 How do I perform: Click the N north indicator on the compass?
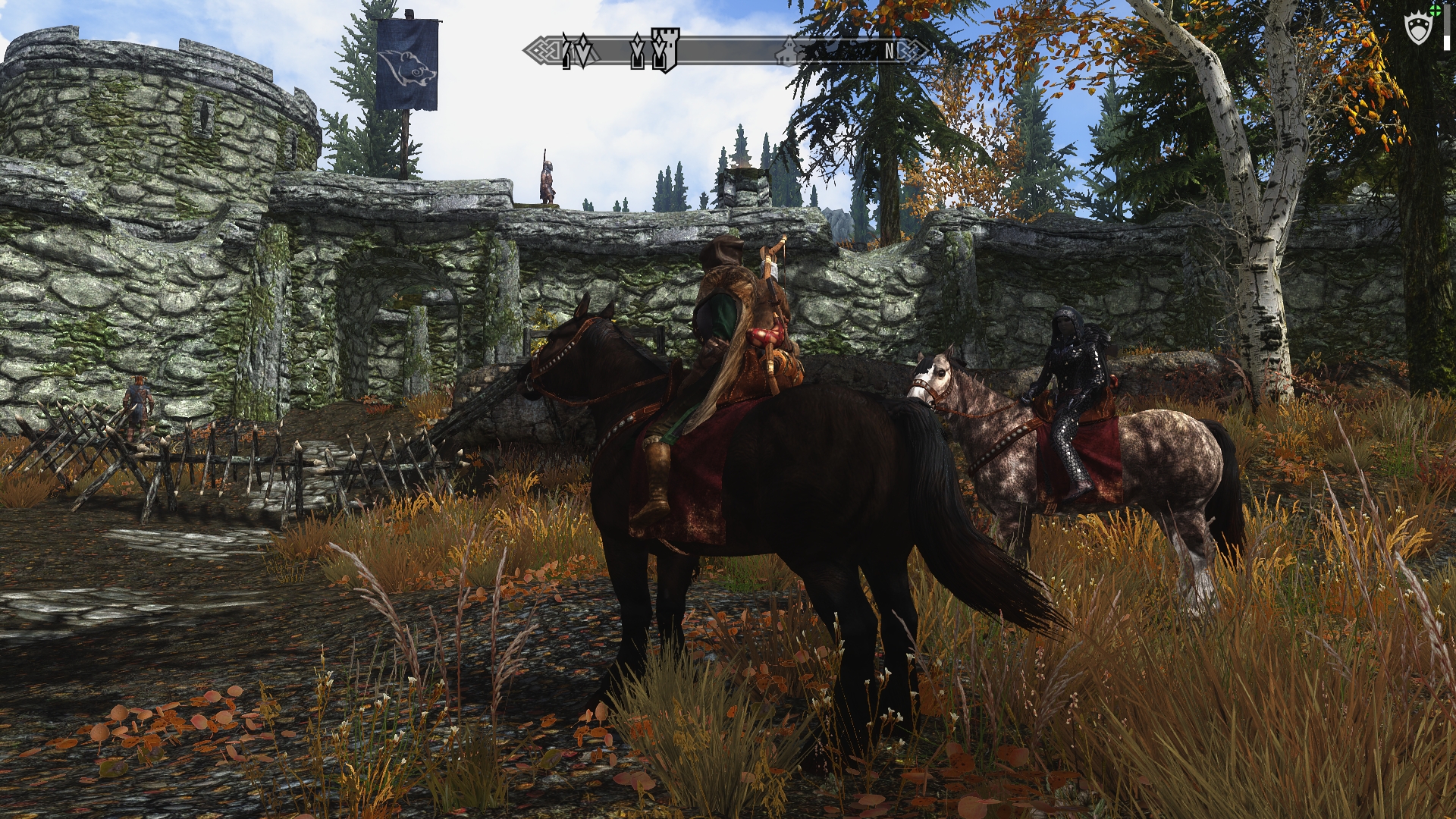tap(890, 51)
